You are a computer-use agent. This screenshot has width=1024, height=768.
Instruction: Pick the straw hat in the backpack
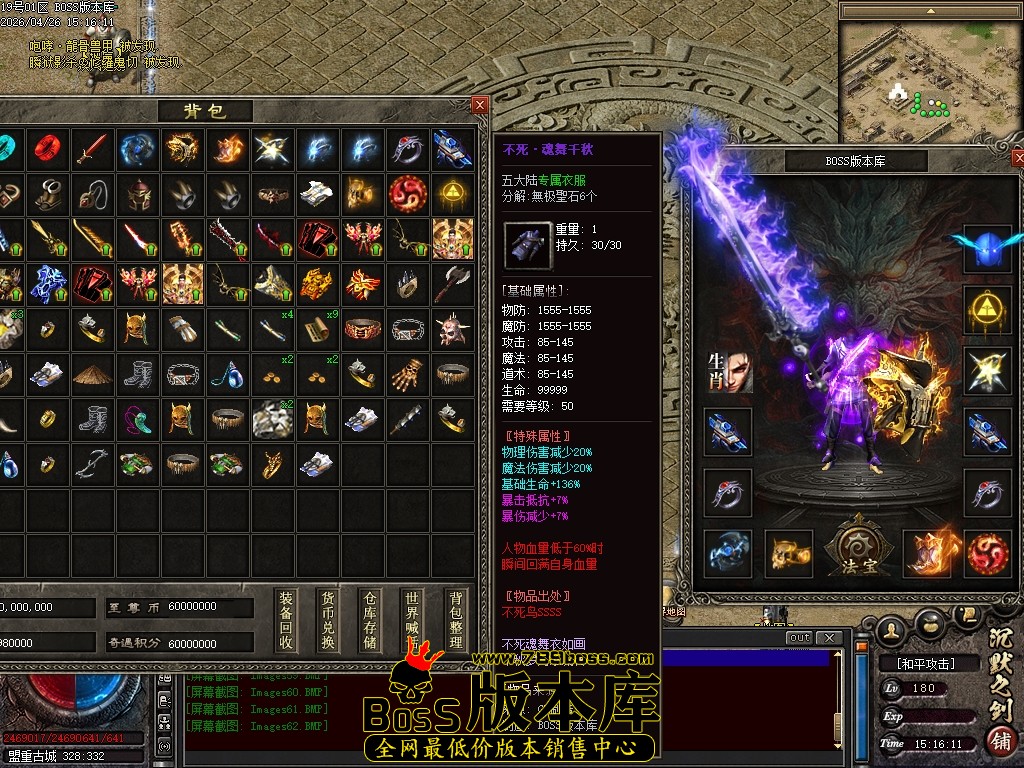tap(92, 373)
